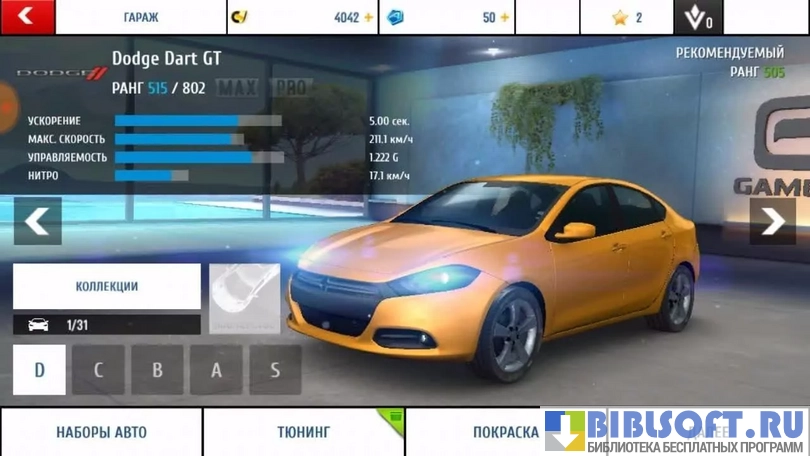Show the next car
Screen dimensions: 810x456
coord(773,221)
